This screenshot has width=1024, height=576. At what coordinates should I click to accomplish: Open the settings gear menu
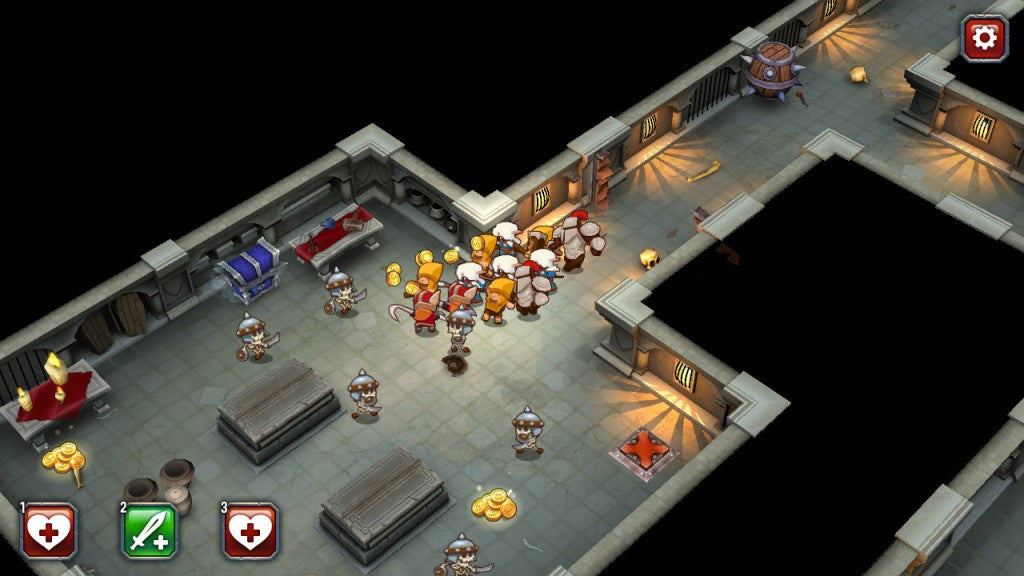984,38
